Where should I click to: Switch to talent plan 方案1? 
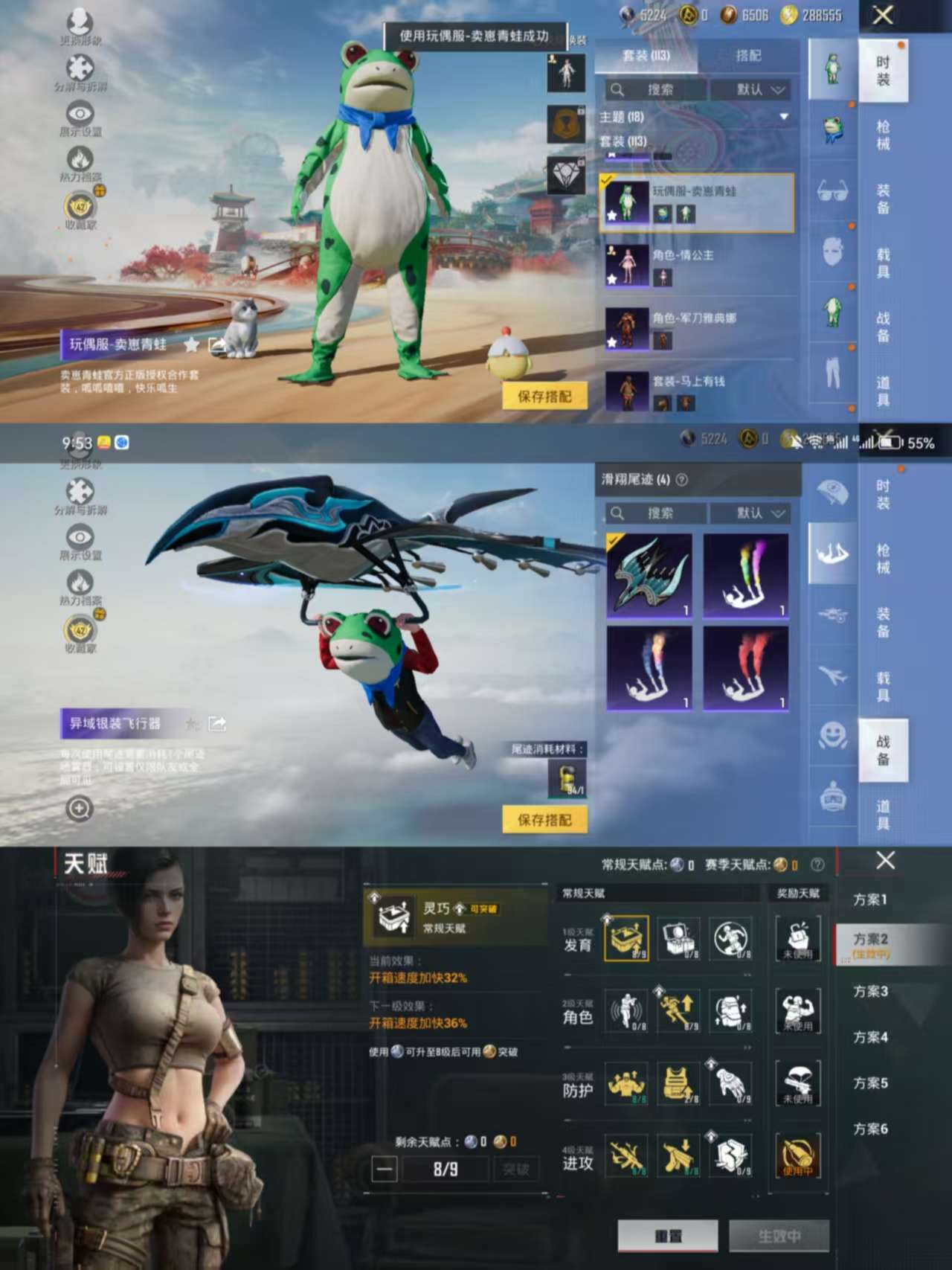click(869, 900)
